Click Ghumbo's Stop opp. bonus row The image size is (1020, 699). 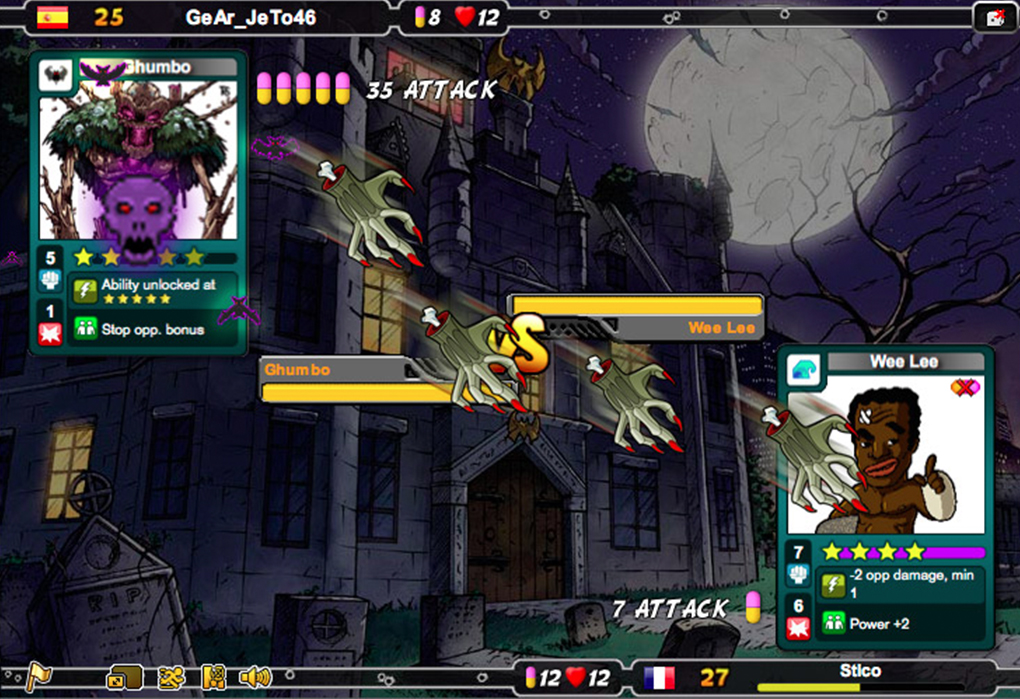[153, 329]
